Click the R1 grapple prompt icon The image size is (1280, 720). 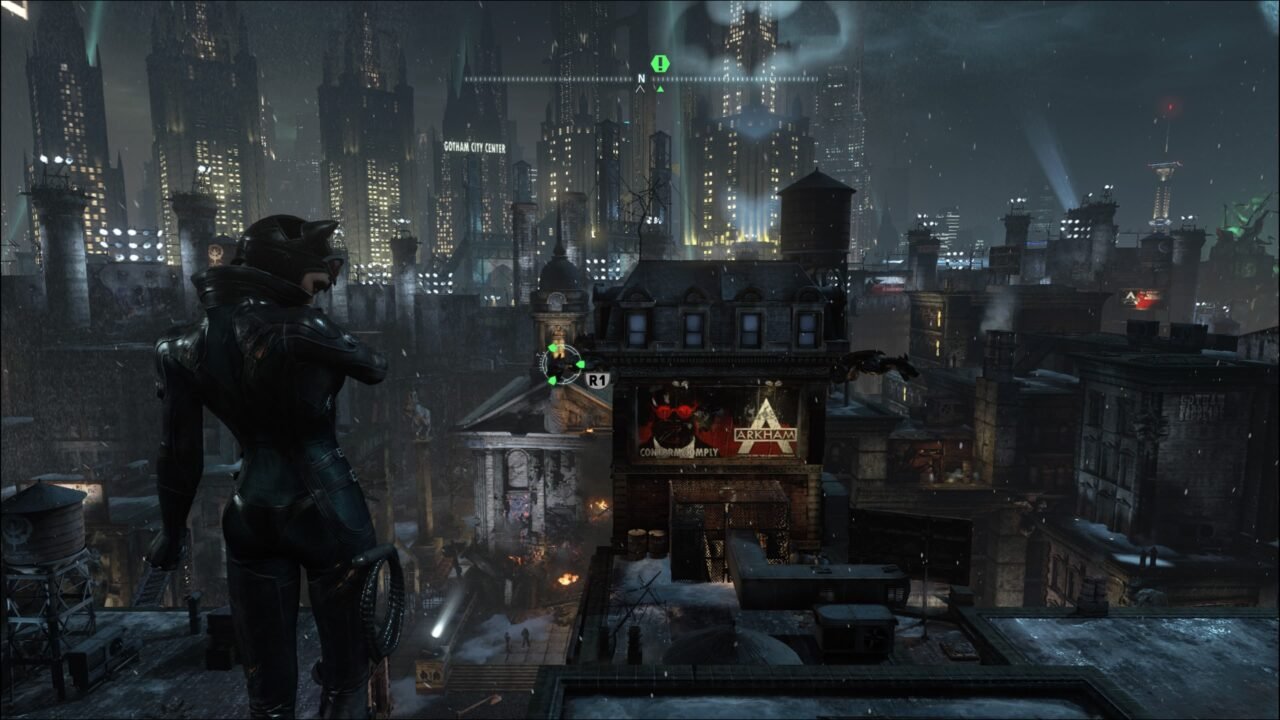598,379
